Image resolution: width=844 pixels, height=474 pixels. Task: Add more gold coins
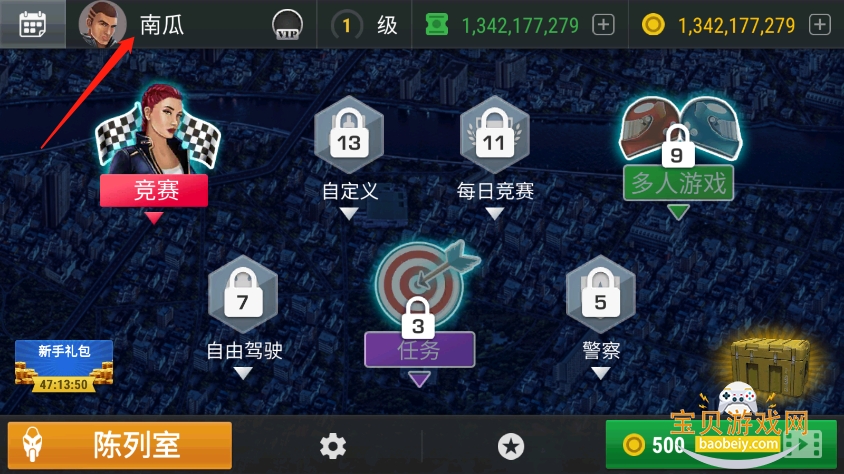coord(819,25)
